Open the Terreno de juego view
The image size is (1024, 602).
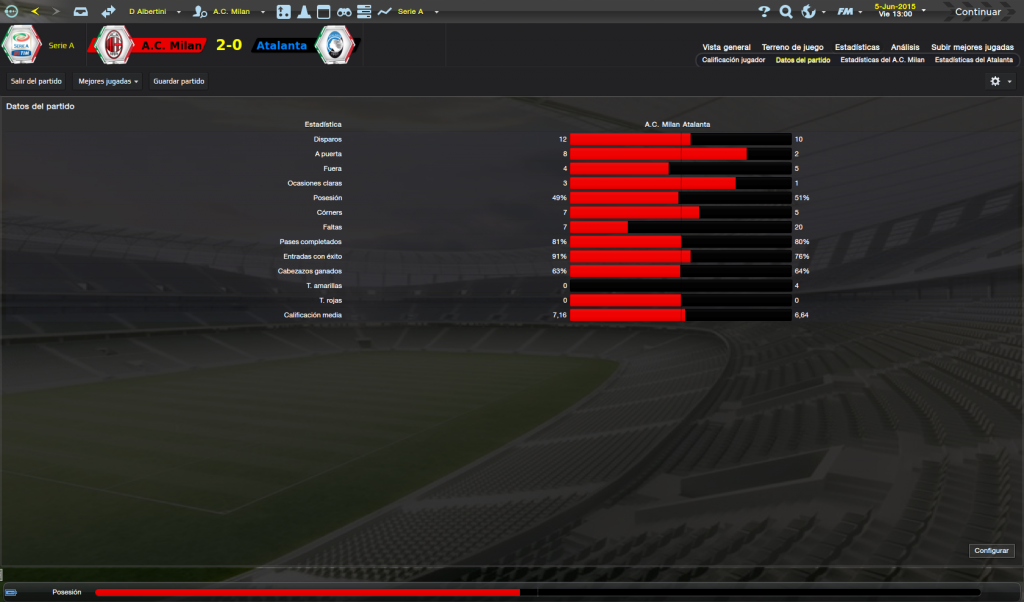(x=792, y=47)
